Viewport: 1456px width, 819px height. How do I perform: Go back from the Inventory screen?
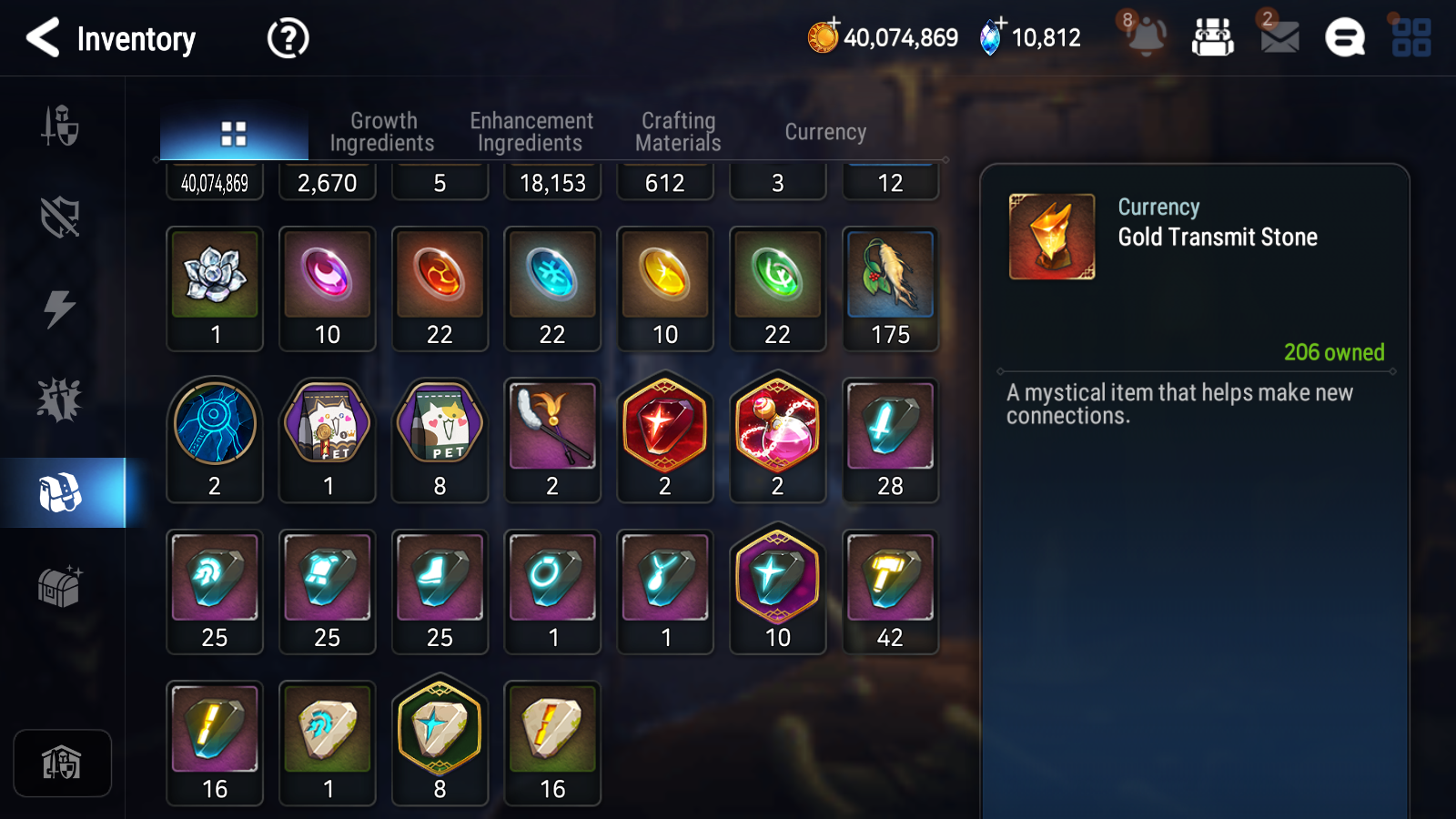pos(44,38)
